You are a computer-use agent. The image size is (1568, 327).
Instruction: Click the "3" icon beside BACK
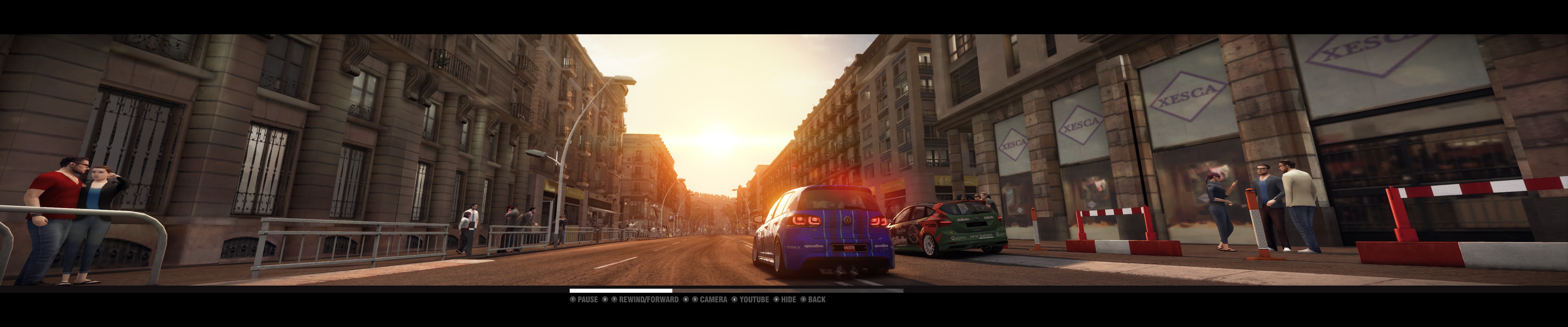(803, 300)
